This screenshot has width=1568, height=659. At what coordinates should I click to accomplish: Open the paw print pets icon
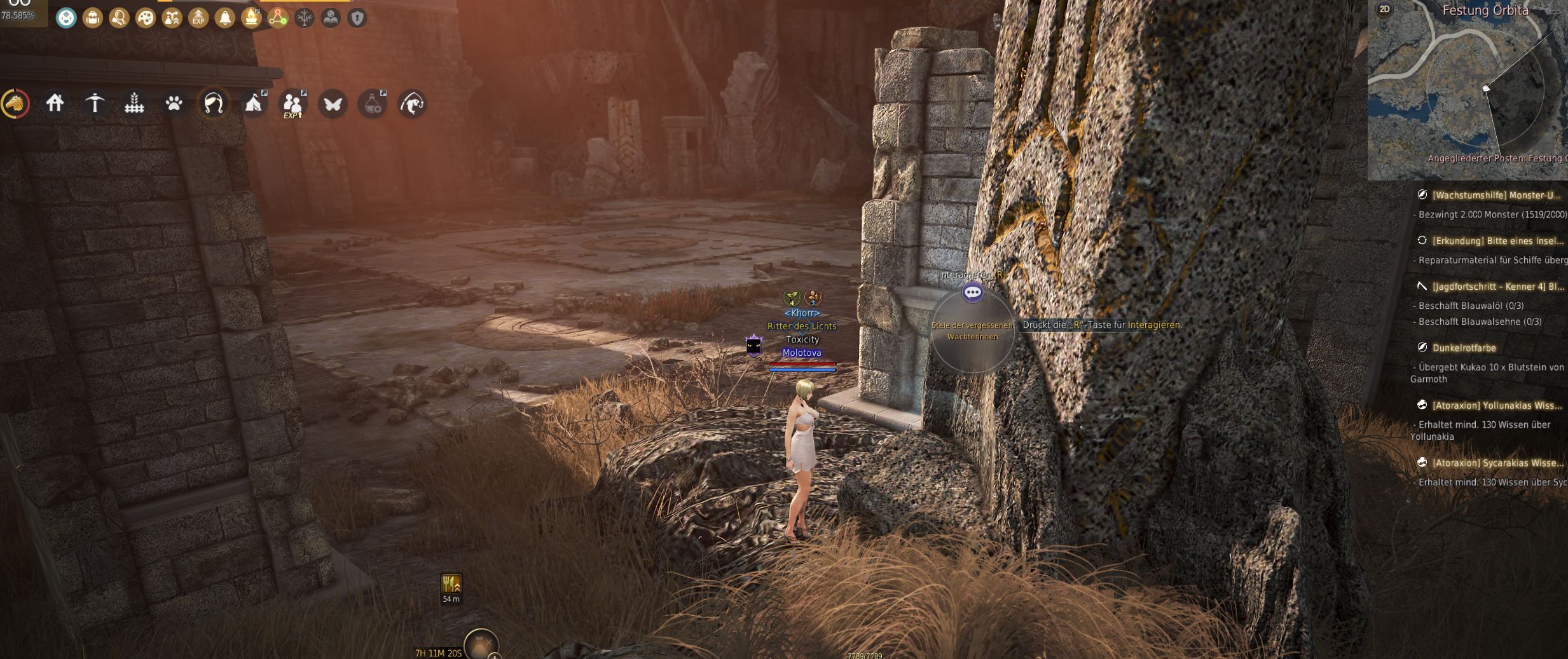tap(174, 103)
